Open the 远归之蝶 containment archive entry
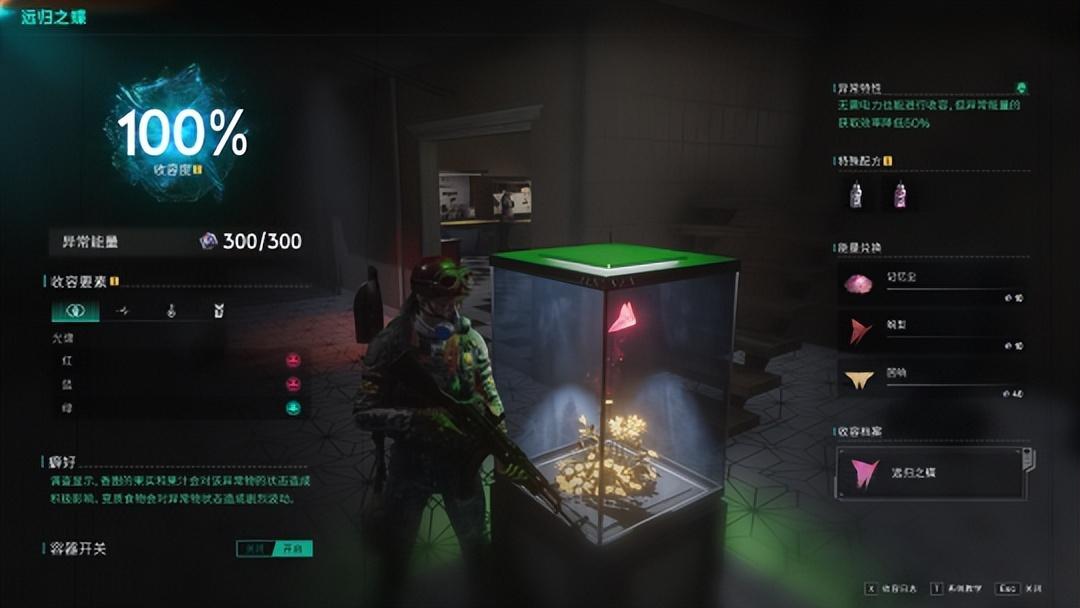1080x608 pixels. (932, 472)
